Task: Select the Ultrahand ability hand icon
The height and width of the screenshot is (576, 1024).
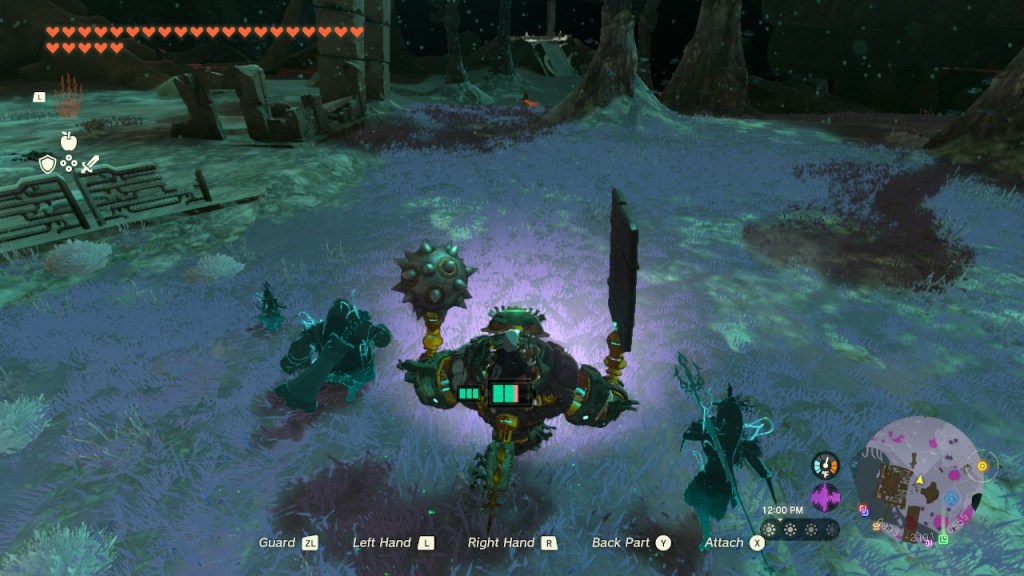Action: point(67,95)
